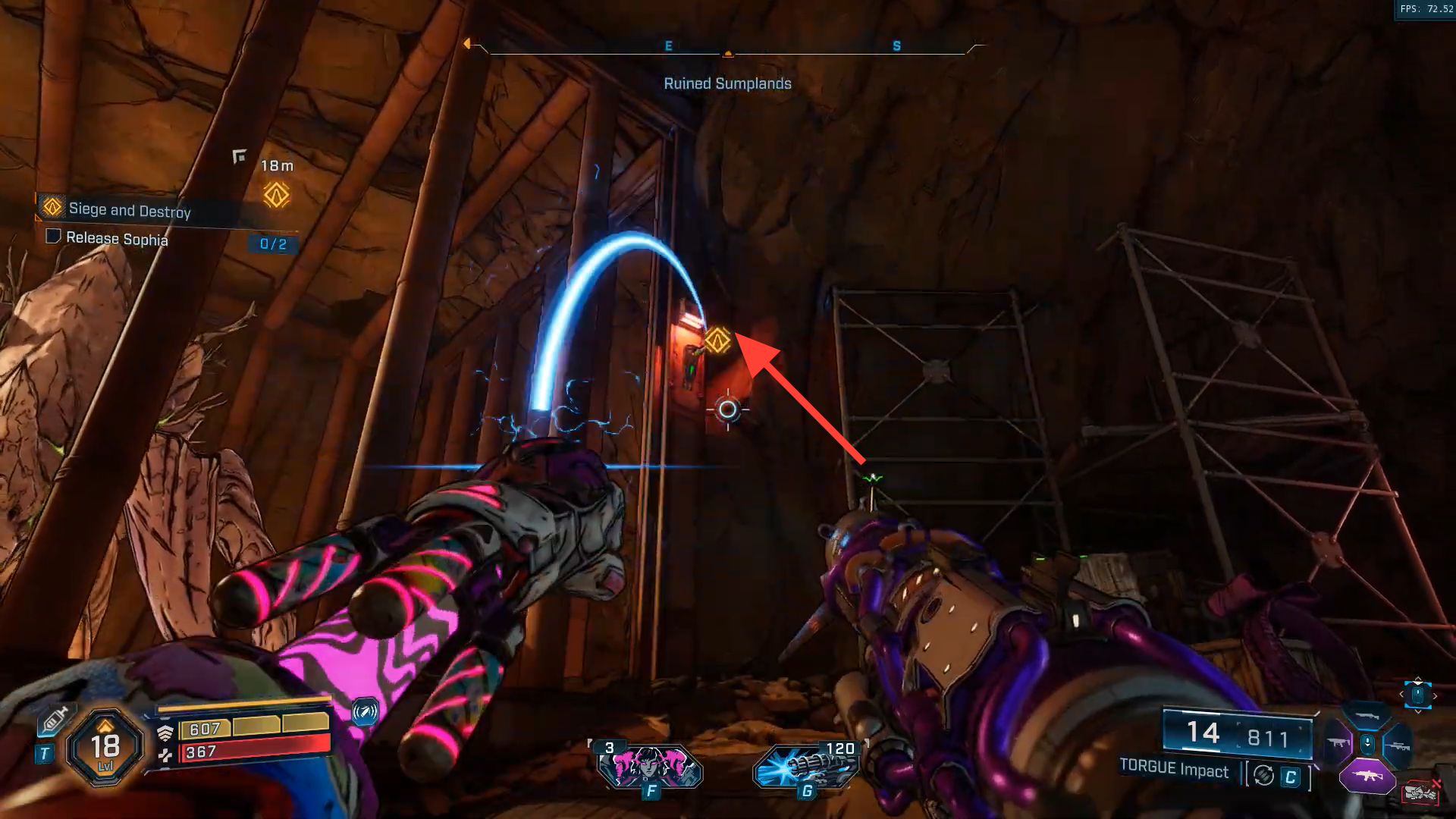1456x819 pixels.
Task: Click the 18m quest waypoint marker
Action: tap(276, 195)
